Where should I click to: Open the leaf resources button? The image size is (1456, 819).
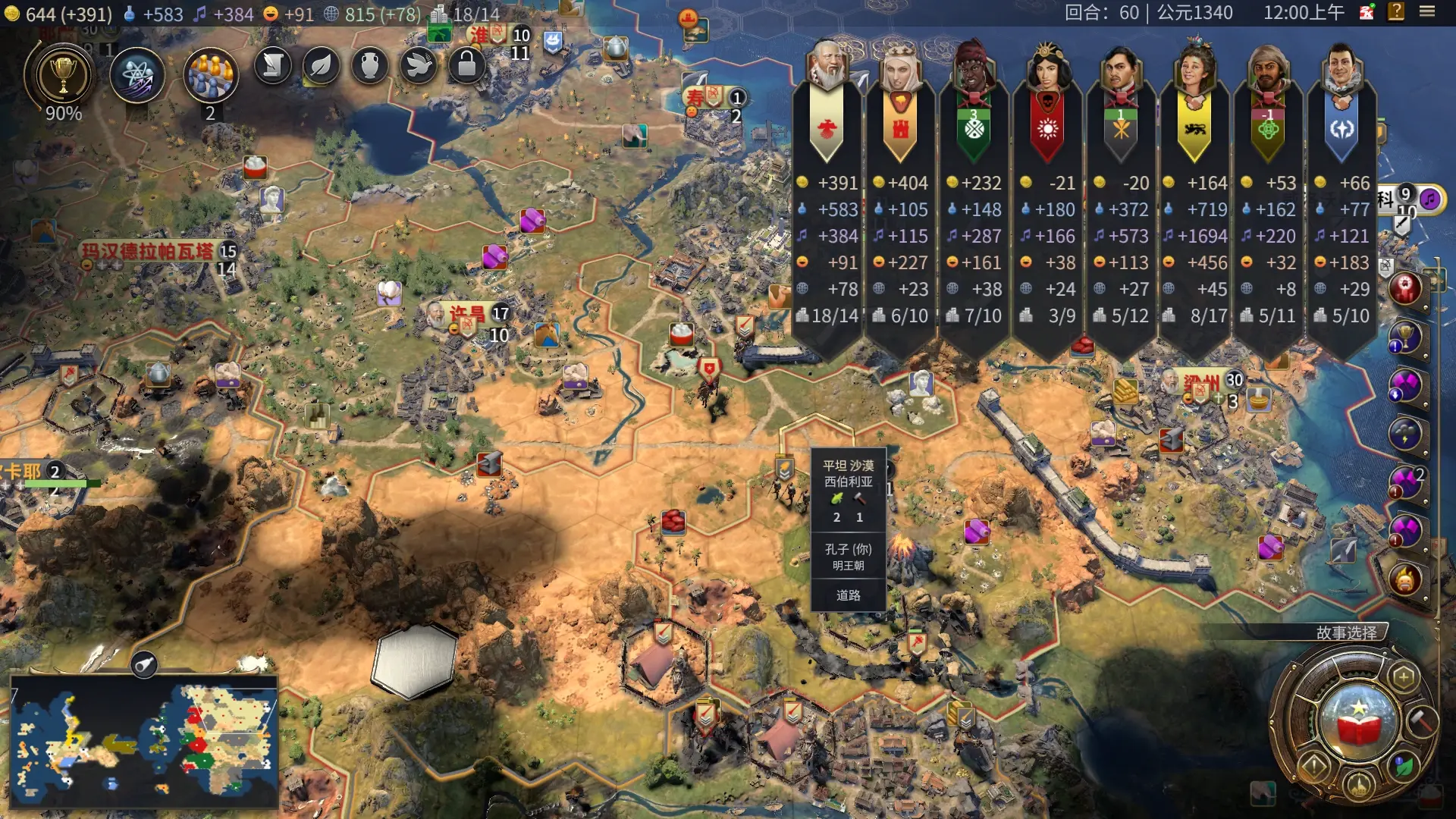click(321, 67)
